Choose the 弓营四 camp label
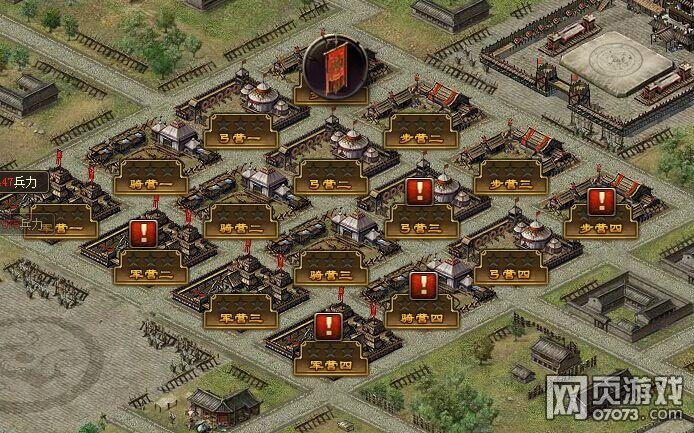 click(x=510, y=269)
